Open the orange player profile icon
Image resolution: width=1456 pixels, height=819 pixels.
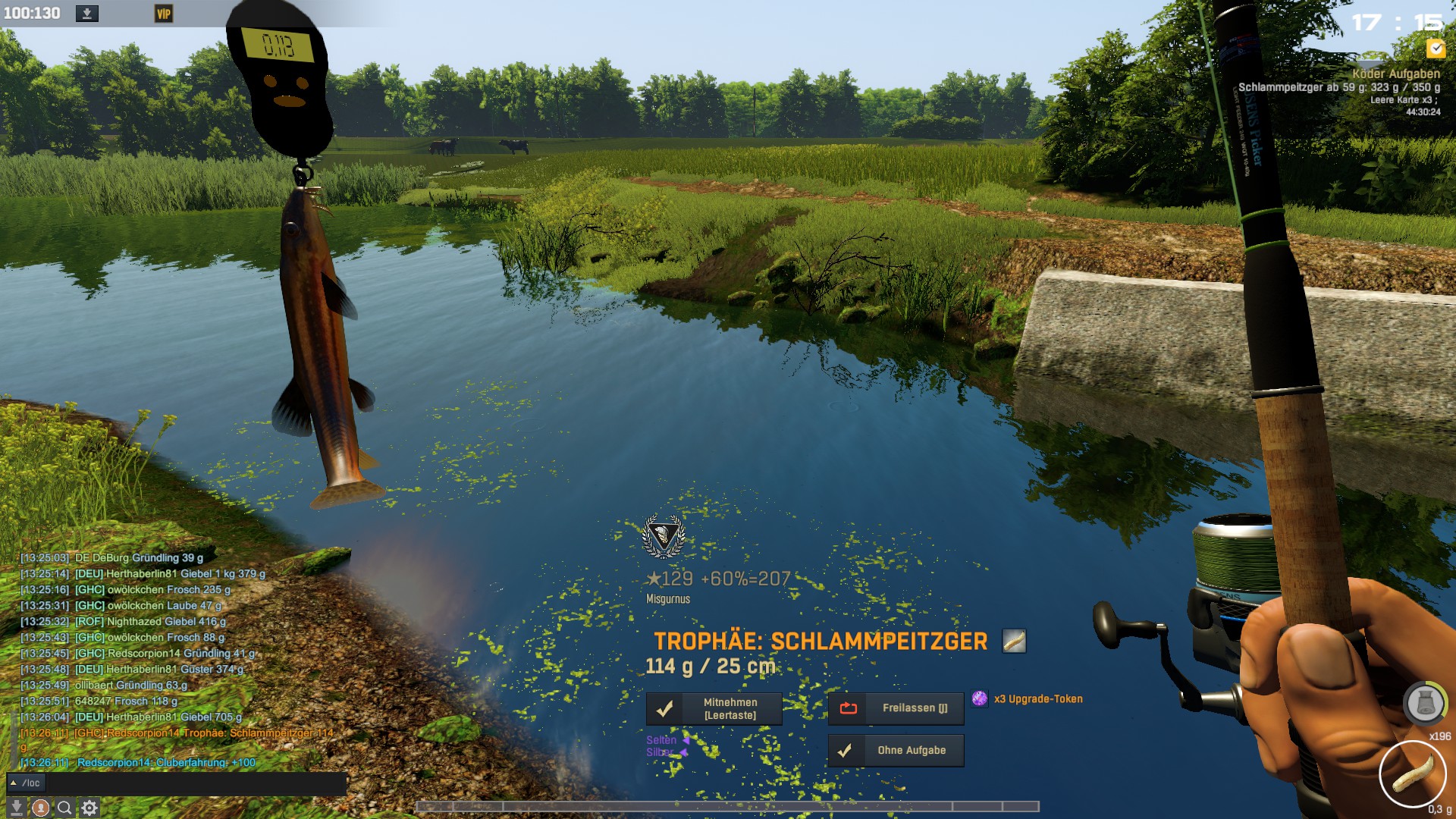(x=41, y=808)
